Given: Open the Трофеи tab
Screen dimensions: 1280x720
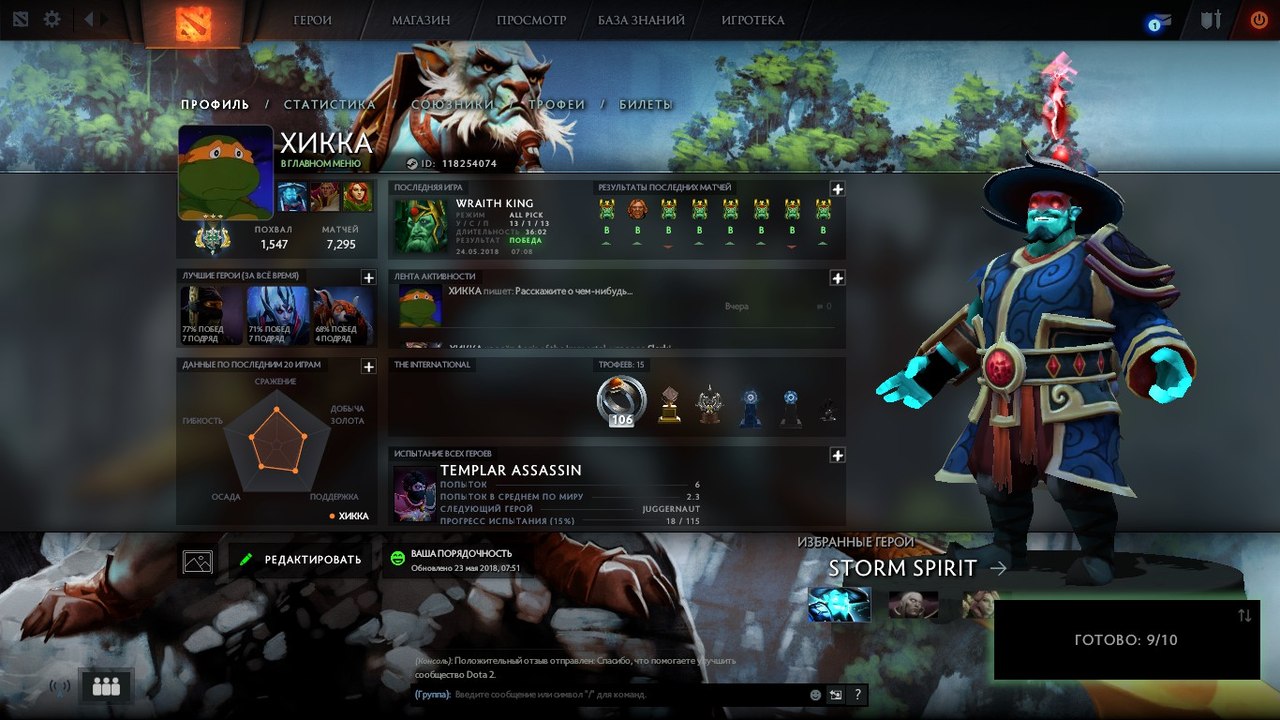Looking at the screenshot, I should pos(557,104).
